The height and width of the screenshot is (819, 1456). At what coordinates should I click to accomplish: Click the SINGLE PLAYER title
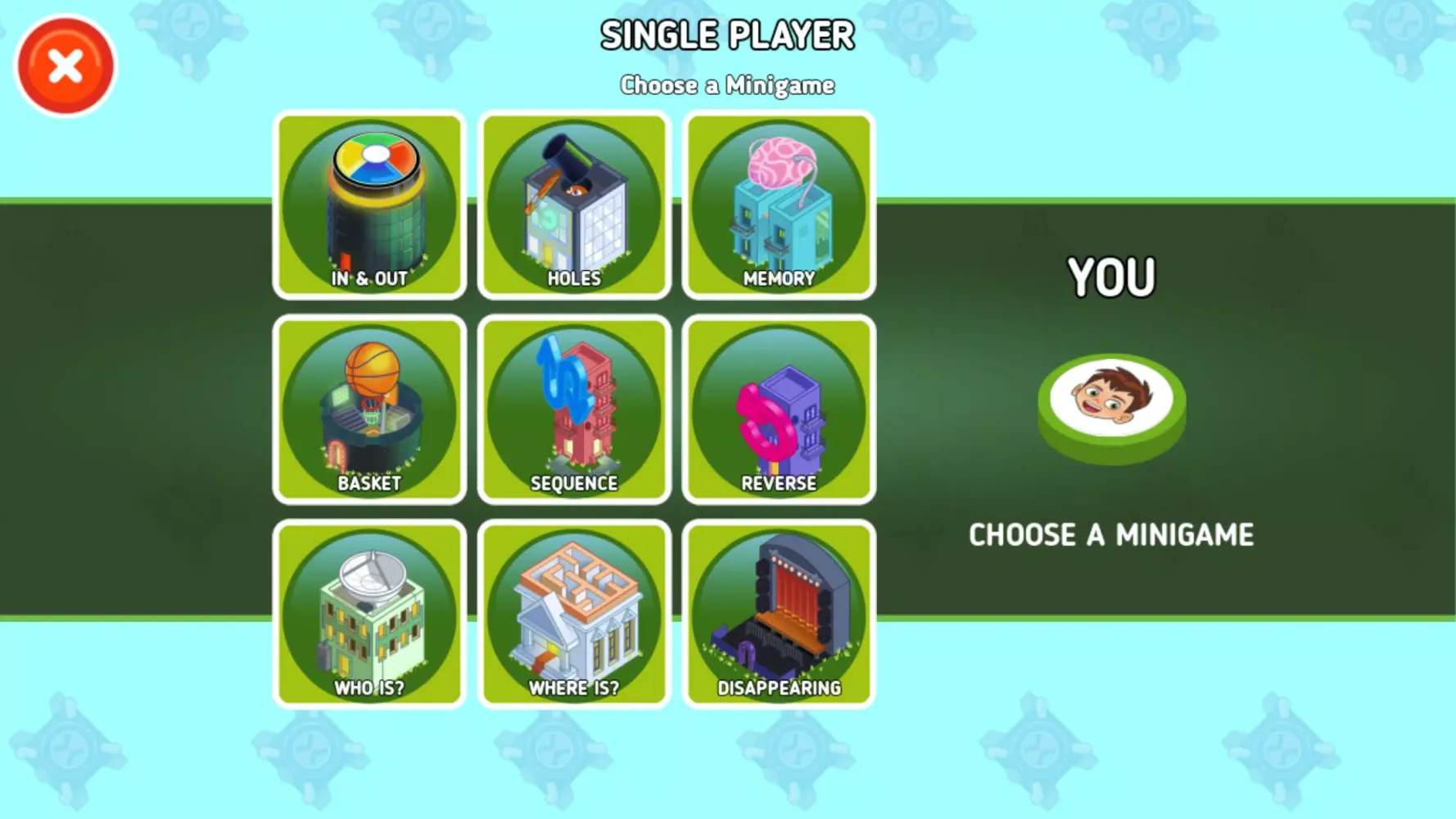(x=728, y=34)
